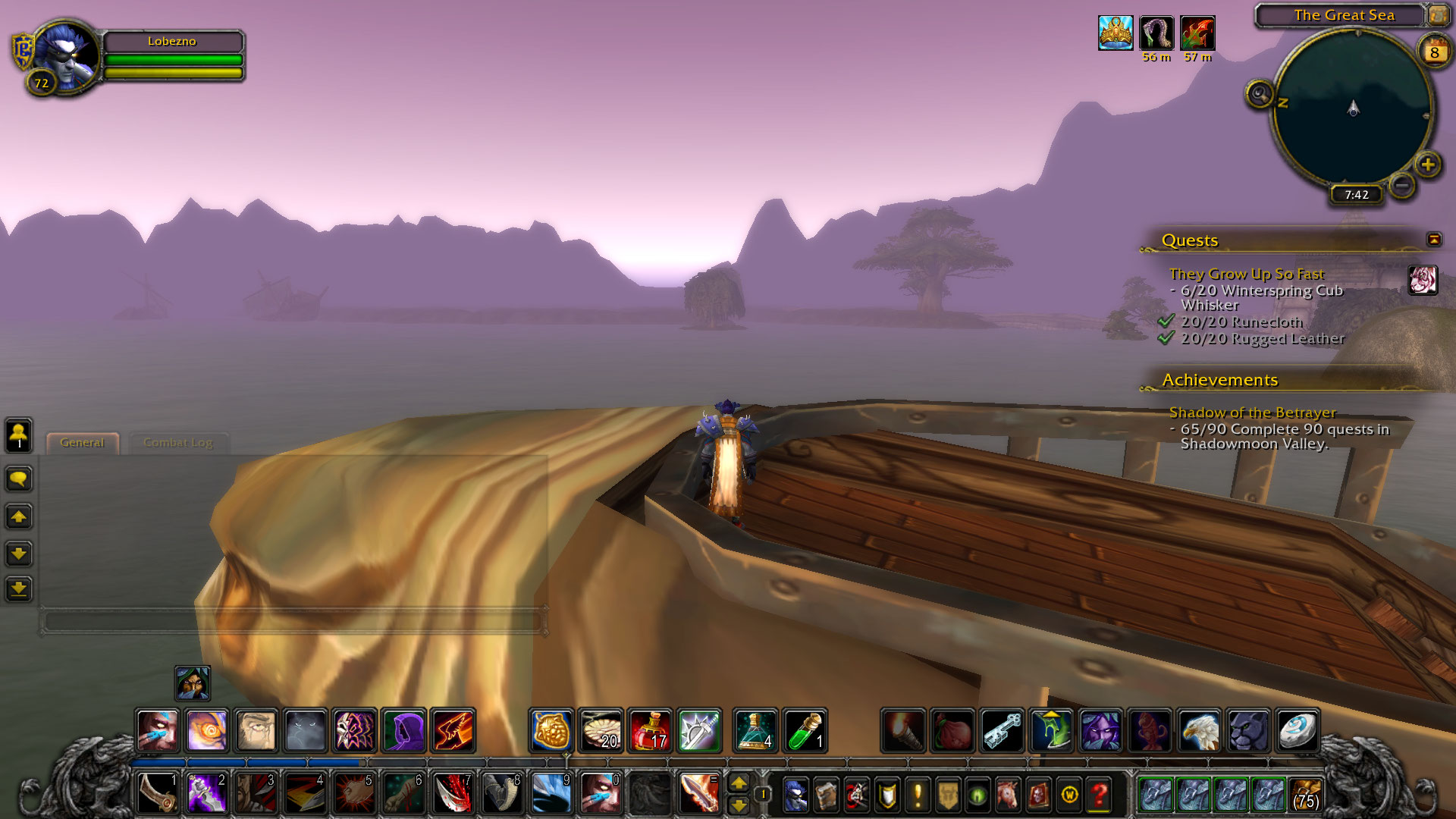Screen dimensions: 1456x819
Task: Open the calendar button showing 8
Action: 1434,52
